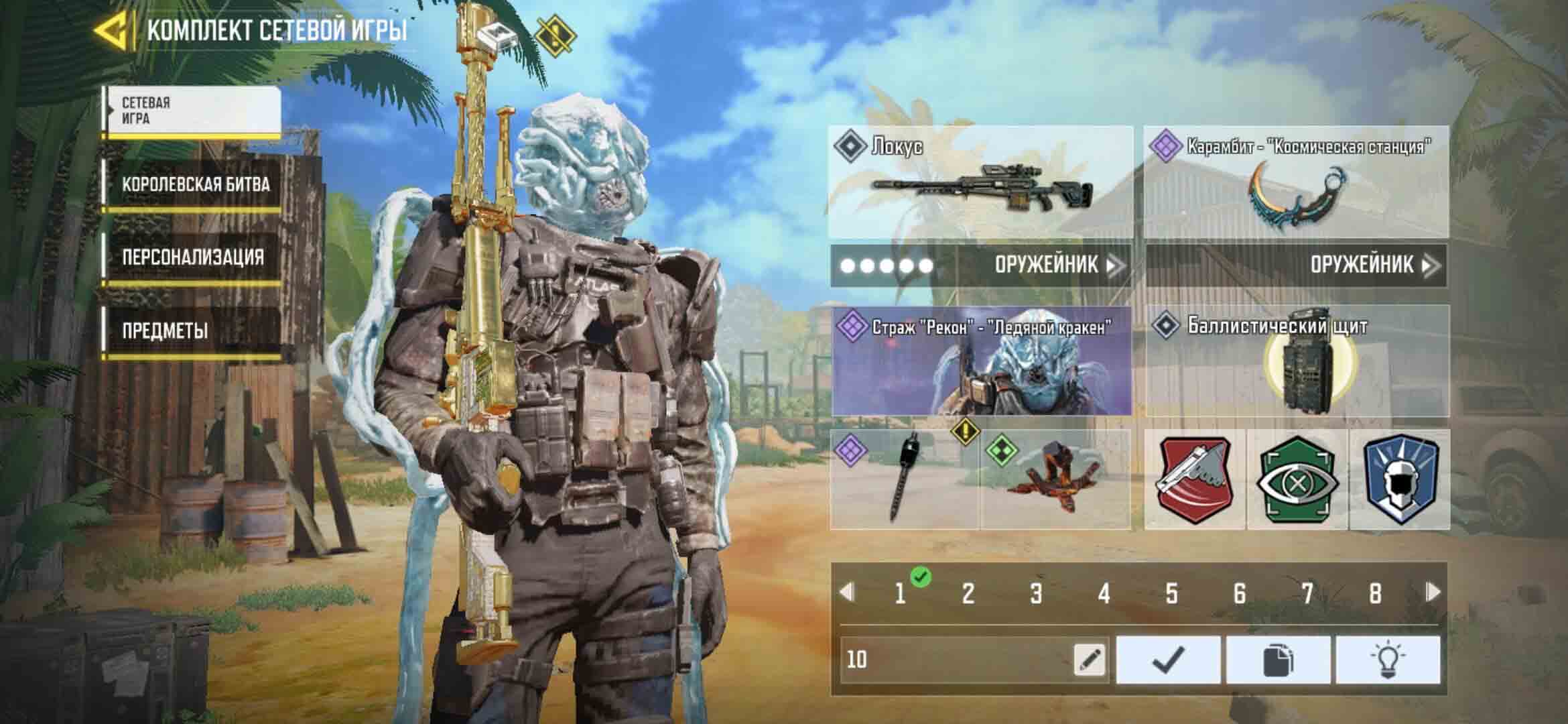Image resolution: width=1568 pixels, height=724 pixels.
Task: Select the lethal grenade slot
Action: [x=905, y=480]
